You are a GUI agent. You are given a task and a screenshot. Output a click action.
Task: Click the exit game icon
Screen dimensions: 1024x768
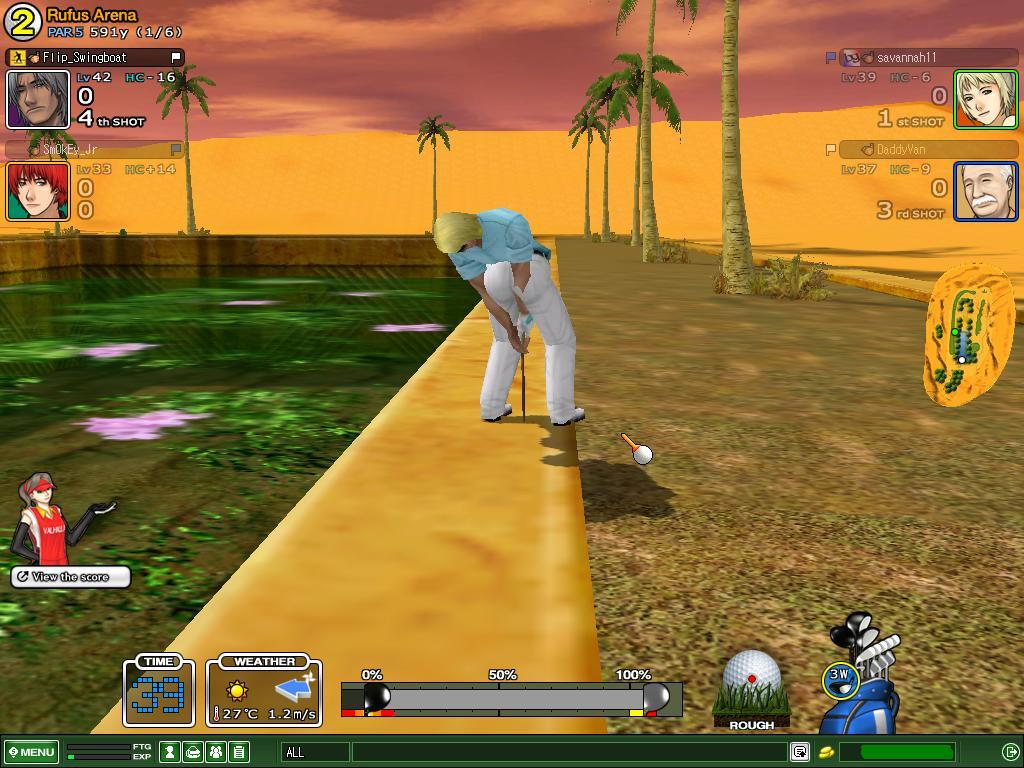tap(1010, 752)
